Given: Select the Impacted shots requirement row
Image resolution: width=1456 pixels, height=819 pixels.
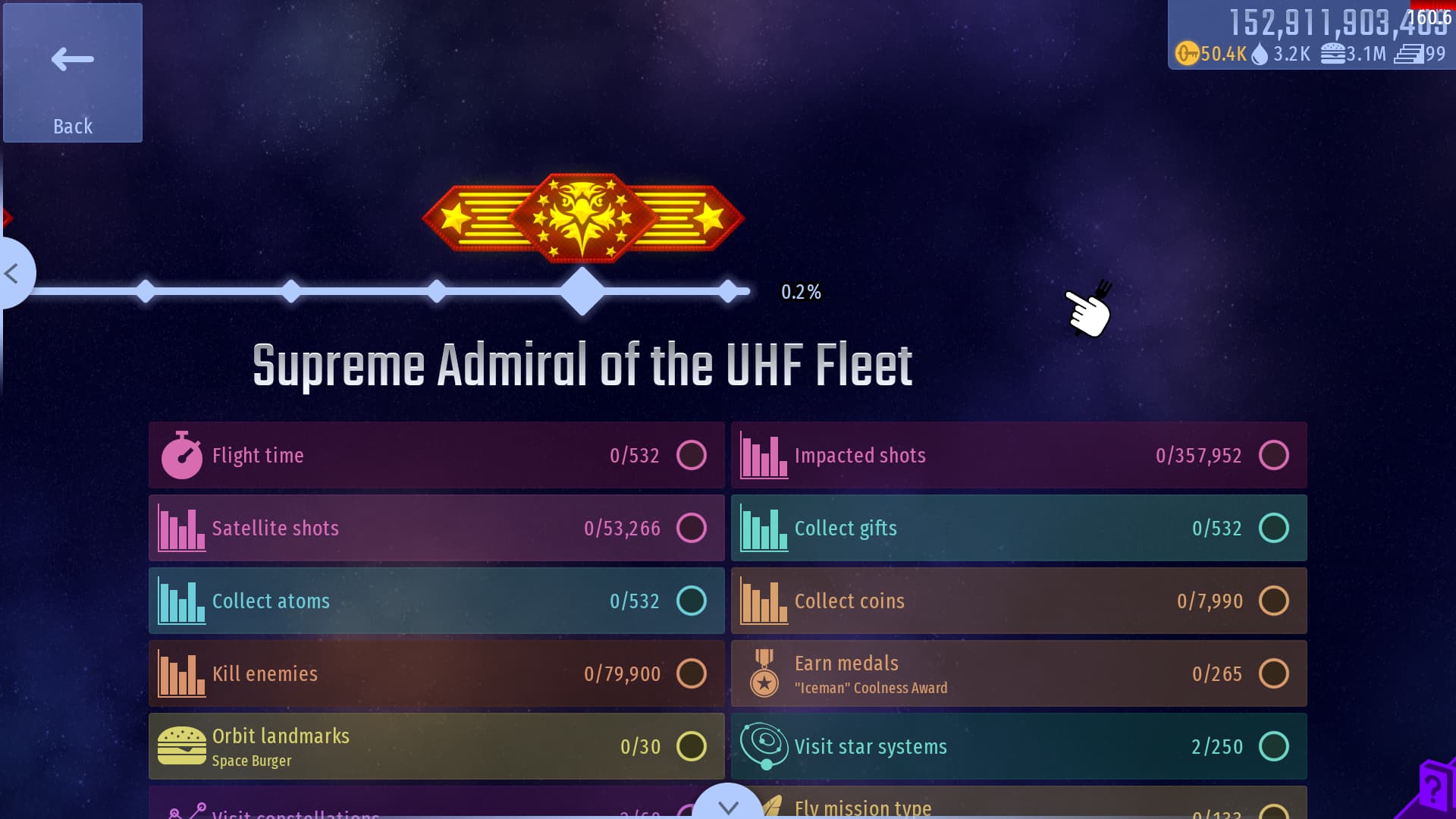Looking at the screenshot, I should (1018, 455).
